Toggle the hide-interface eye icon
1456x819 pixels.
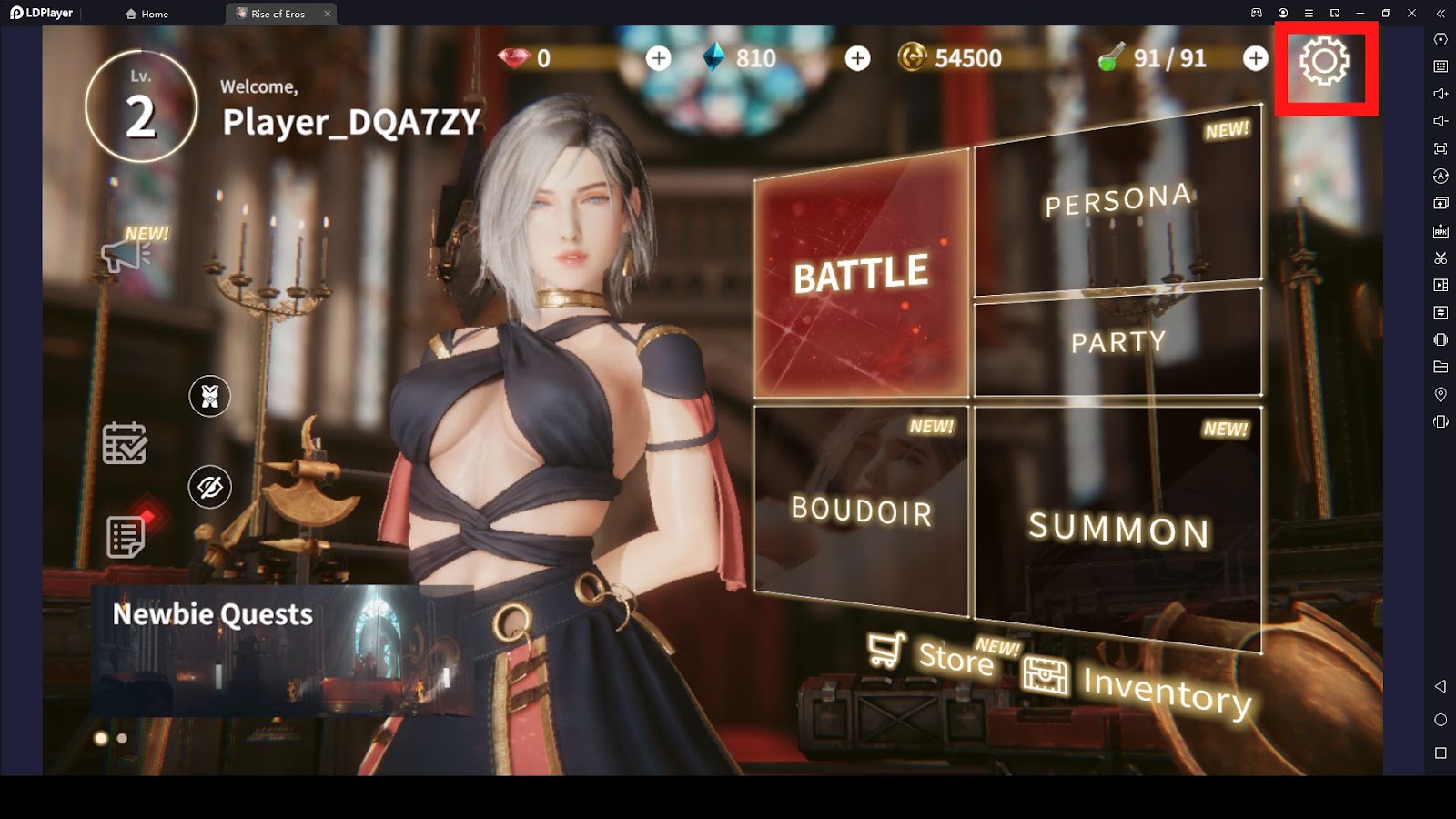[209, 487]
